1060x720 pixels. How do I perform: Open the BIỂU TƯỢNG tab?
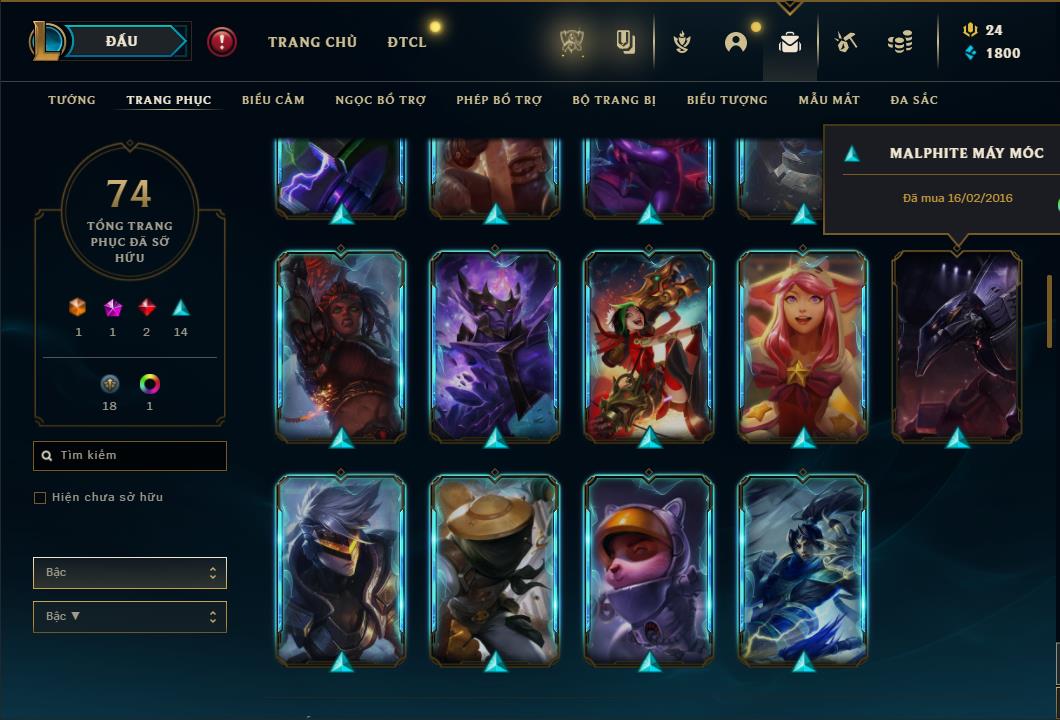[x=727, y=100]
